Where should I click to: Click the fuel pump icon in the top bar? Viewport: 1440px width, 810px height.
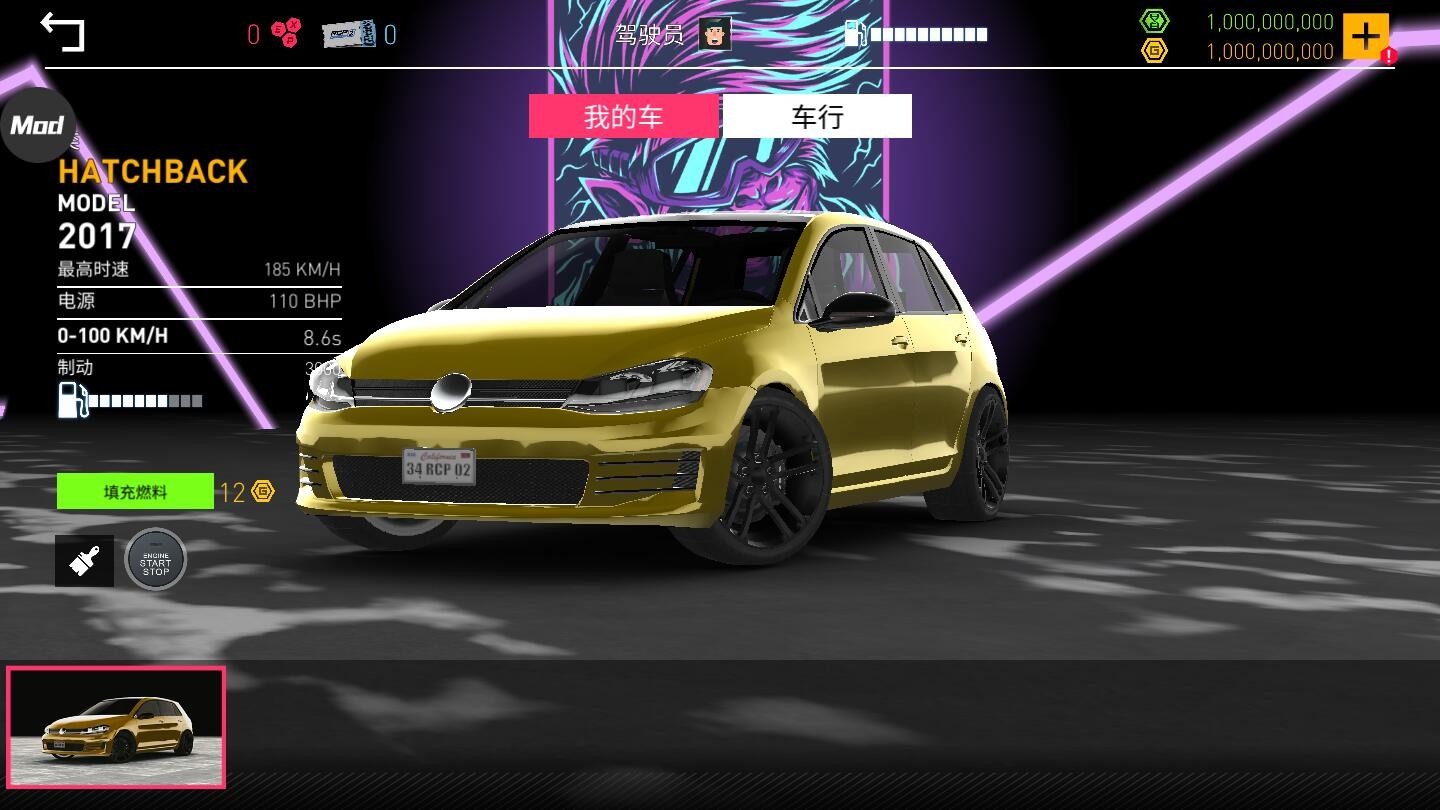point(855,31)
